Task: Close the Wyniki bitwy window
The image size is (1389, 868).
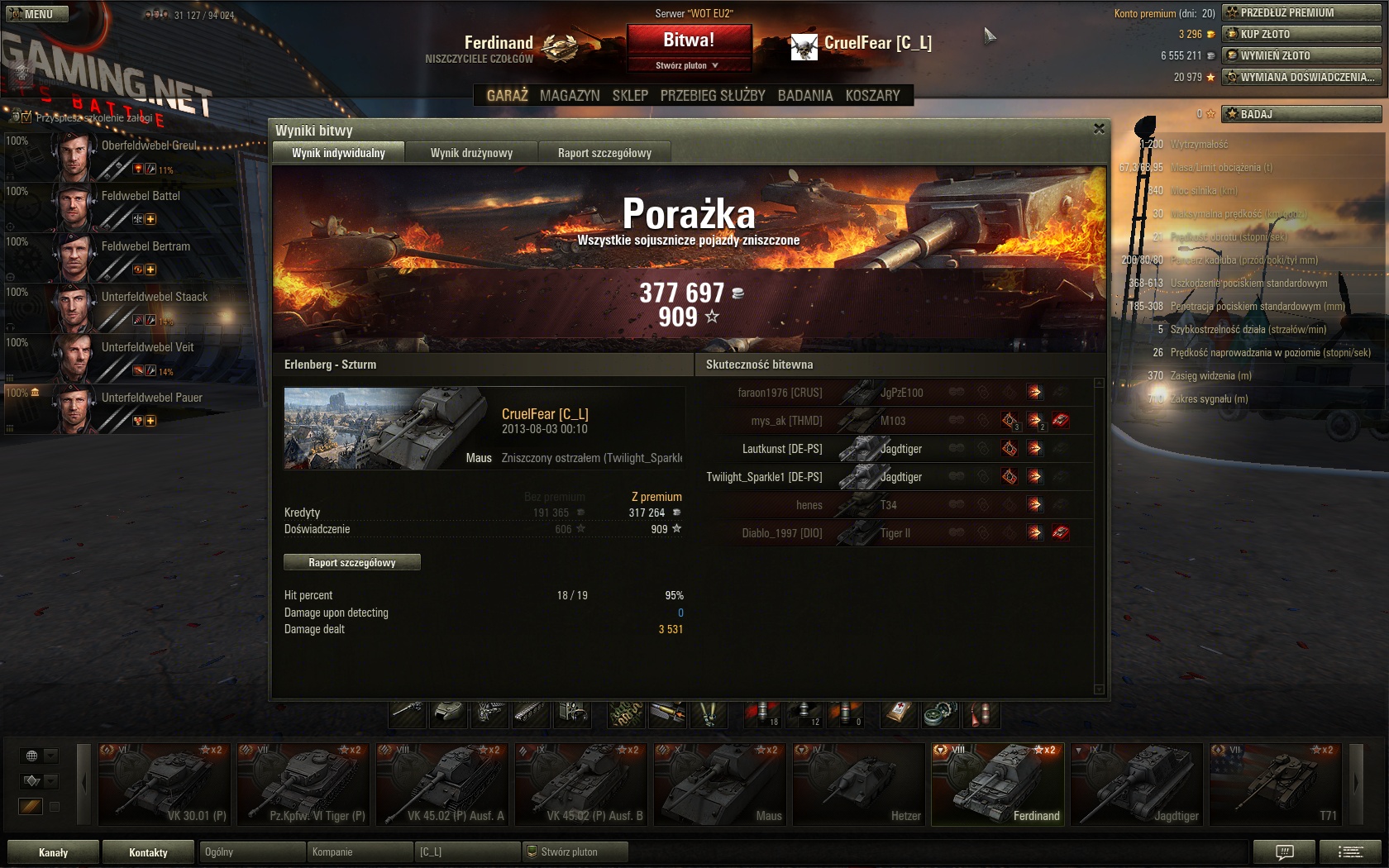Action: pyautogui.click(x=1099, y=129)
